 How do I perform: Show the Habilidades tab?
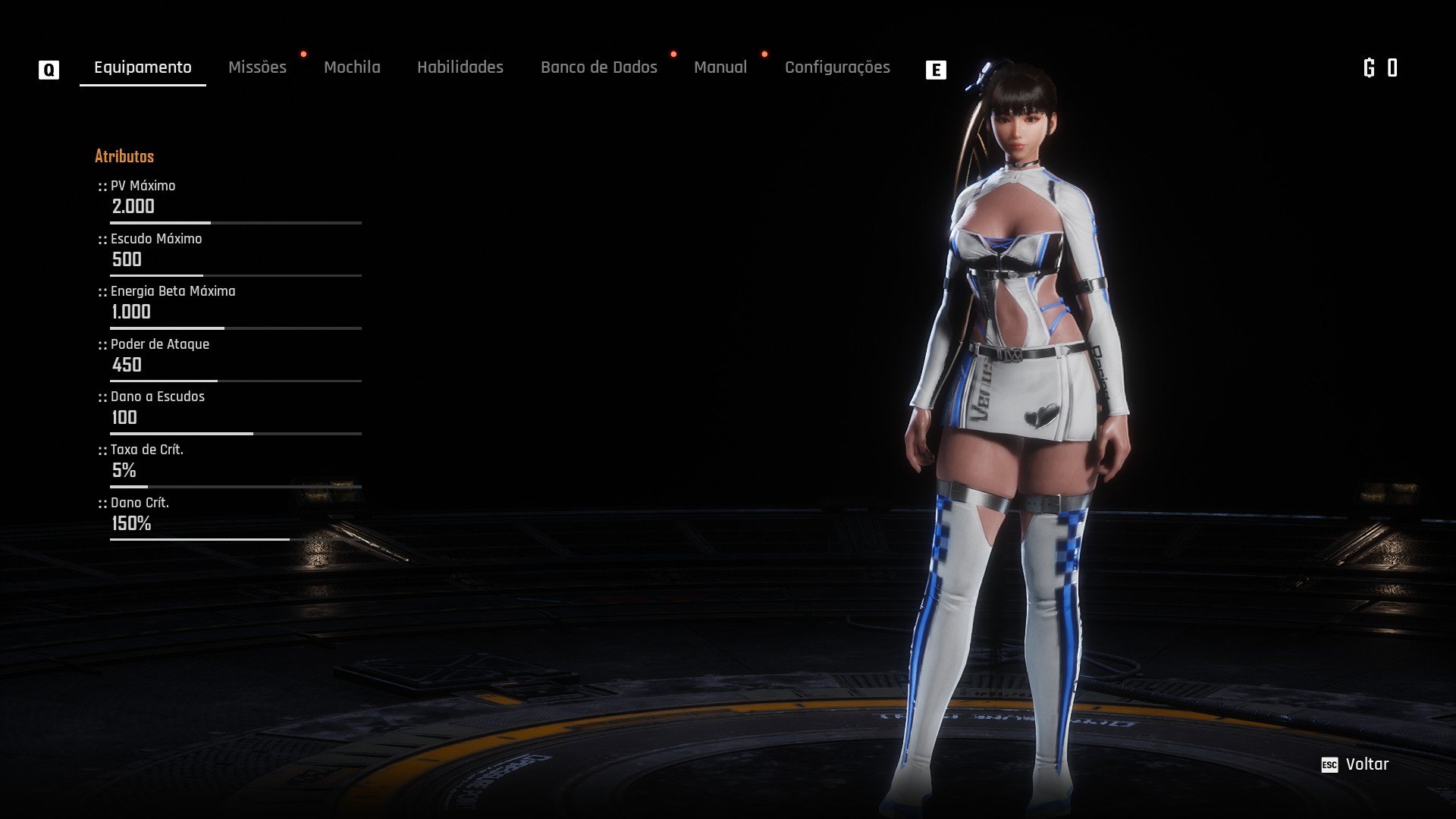coord(460,67)
